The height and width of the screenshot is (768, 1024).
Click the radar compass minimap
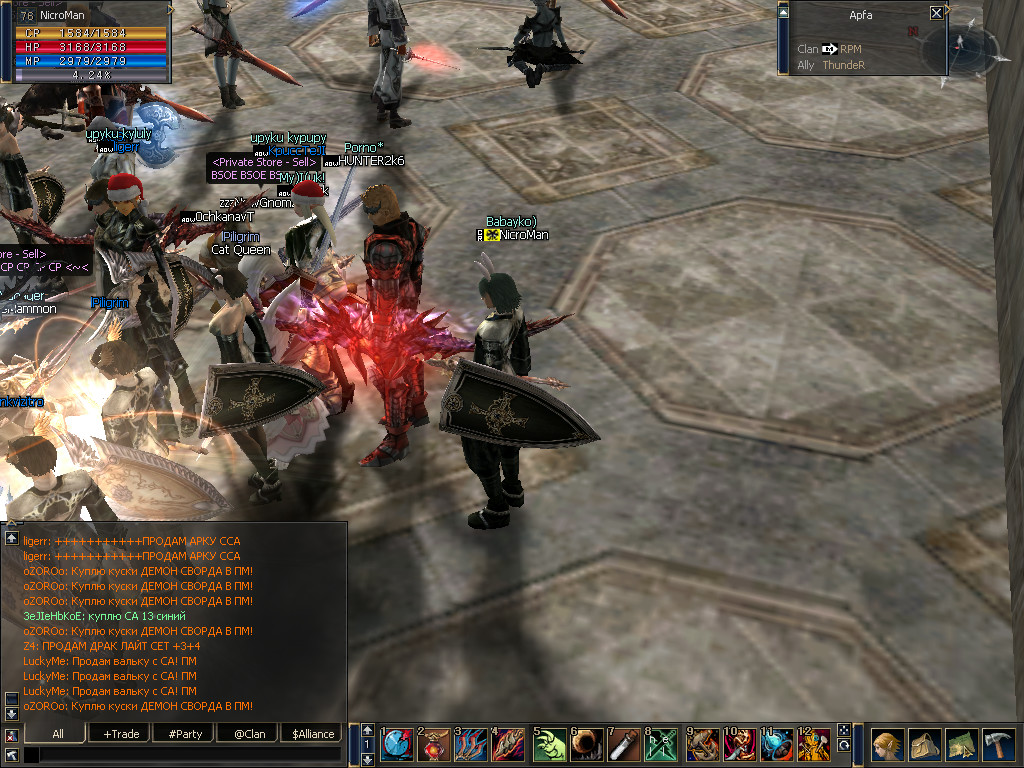960,48
